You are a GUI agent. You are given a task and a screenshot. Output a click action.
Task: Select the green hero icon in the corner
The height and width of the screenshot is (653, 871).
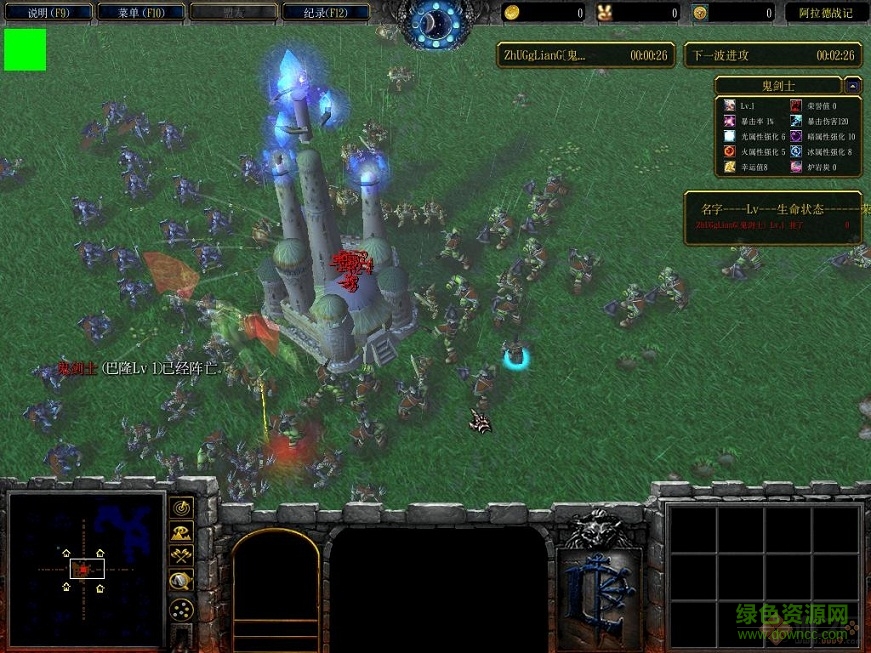(x=25, y=50)
